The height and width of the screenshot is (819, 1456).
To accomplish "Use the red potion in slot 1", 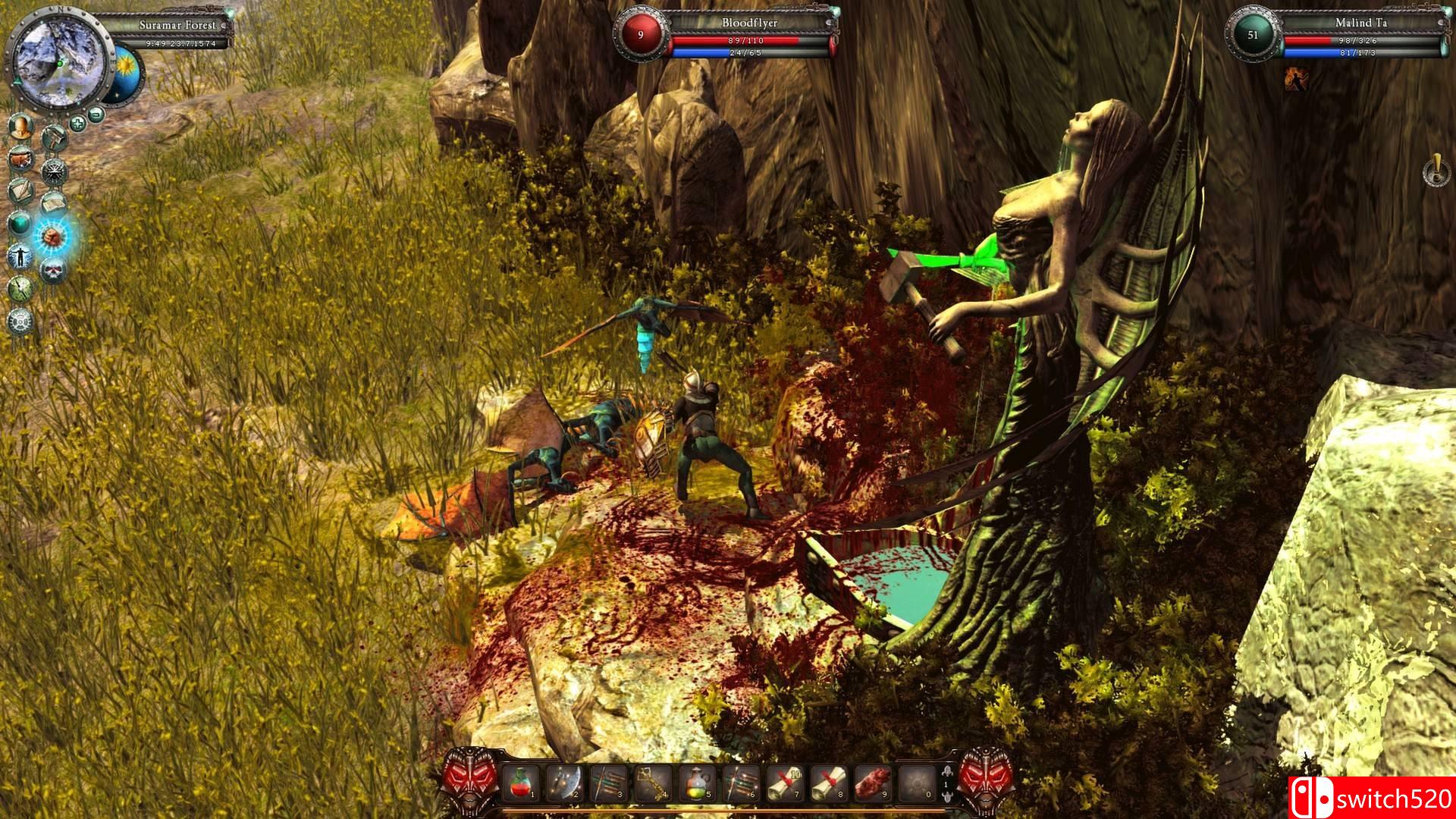I will [x=521, y=782].
